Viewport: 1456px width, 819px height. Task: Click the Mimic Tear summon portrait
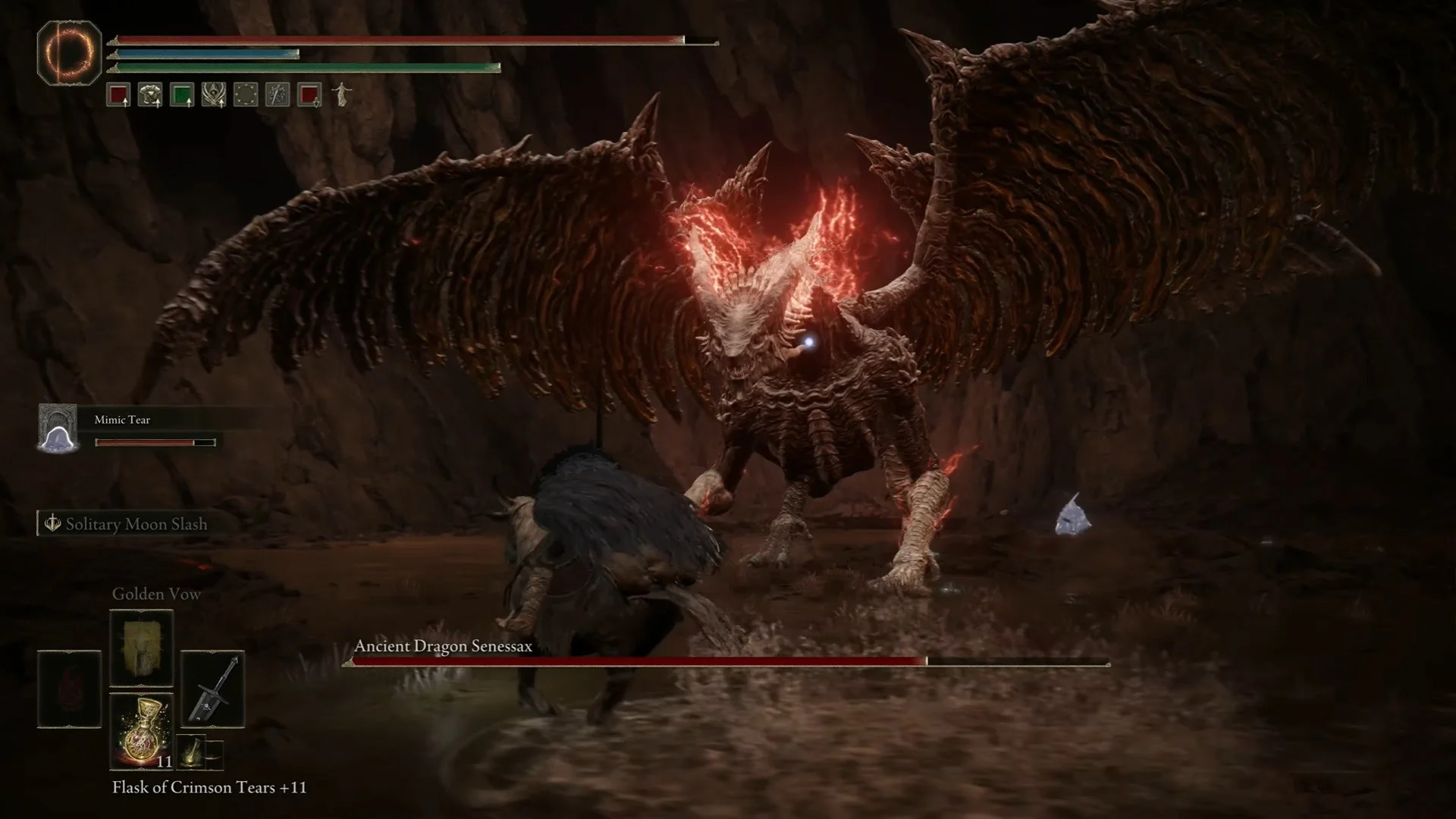pos(58,428)
